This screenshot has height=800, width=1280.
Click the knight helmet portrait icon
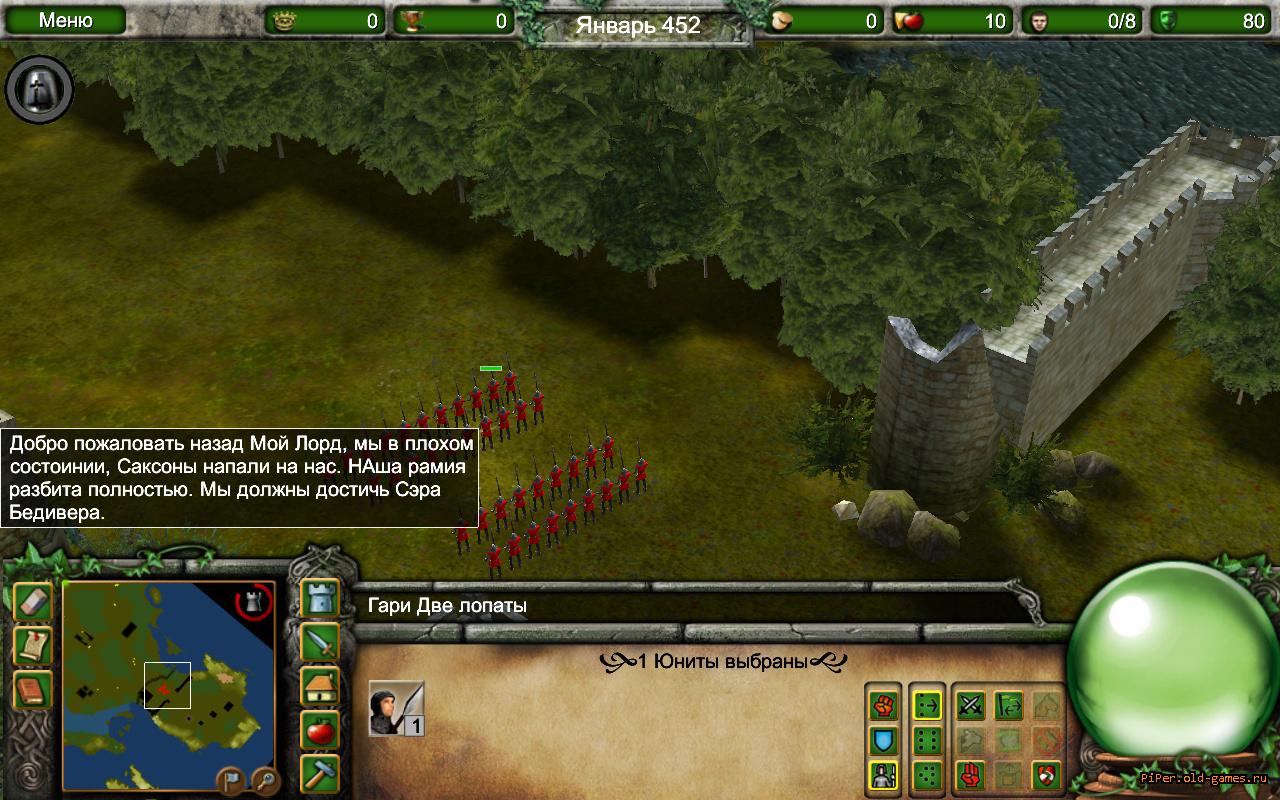40,90
